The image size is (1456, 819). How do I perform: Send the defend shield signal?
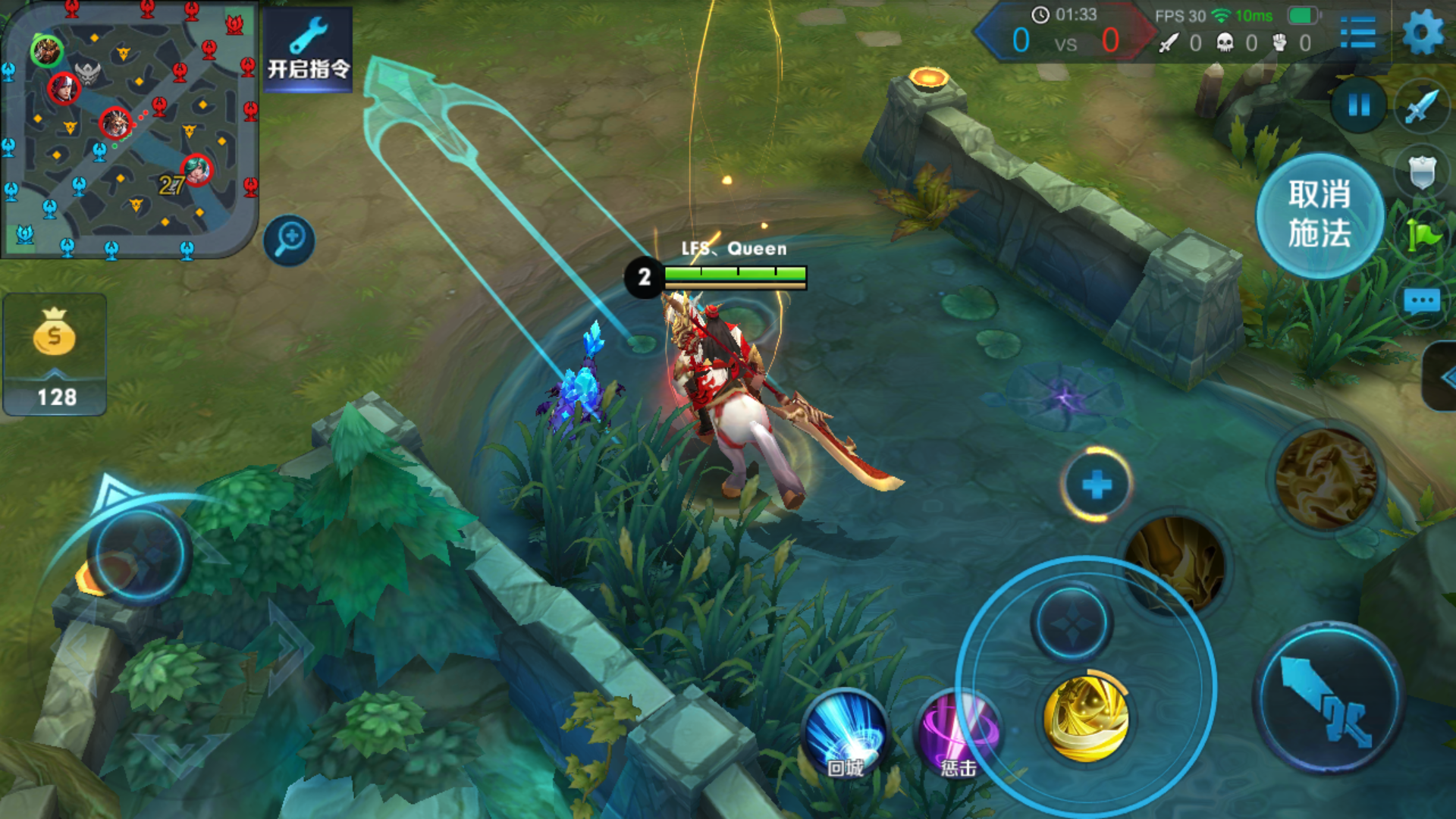(x=1421, y=172)
